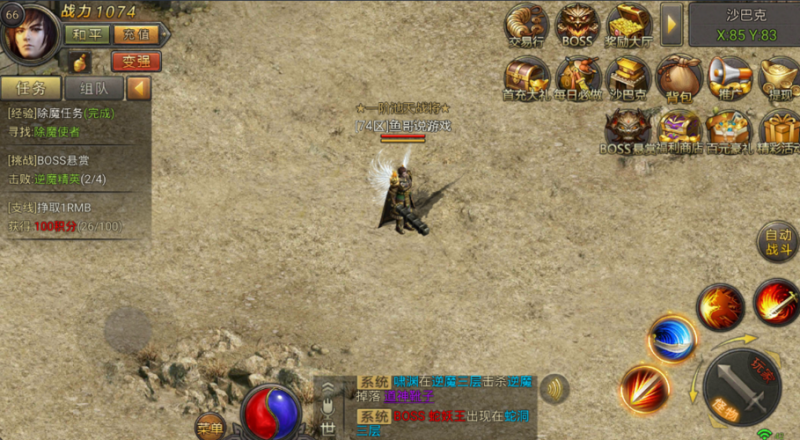
Task: Open the 交易行 trading house icon
Action: point(526,24)
